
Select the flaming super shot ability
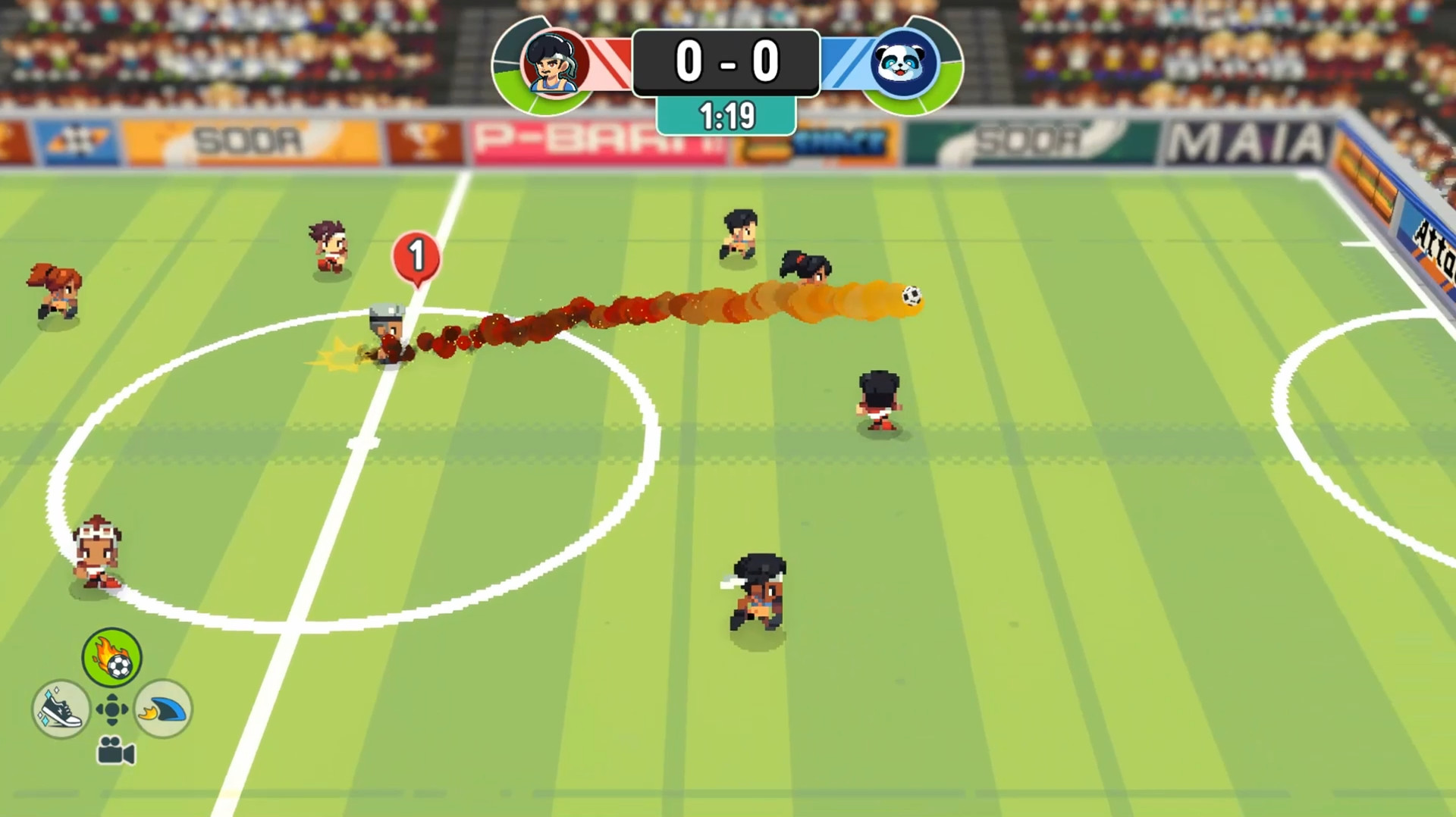point(112,658)
